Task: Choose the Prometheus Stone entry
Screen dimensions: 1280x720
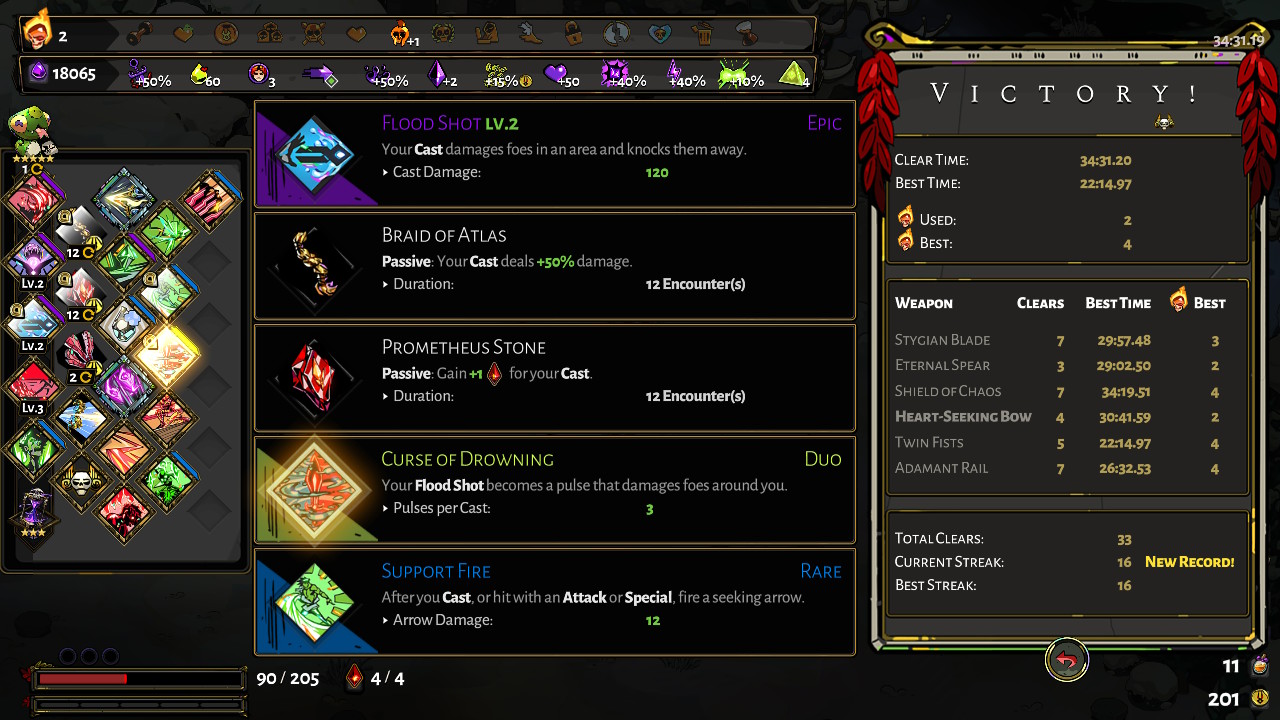Action: click(x=555, y=378)
